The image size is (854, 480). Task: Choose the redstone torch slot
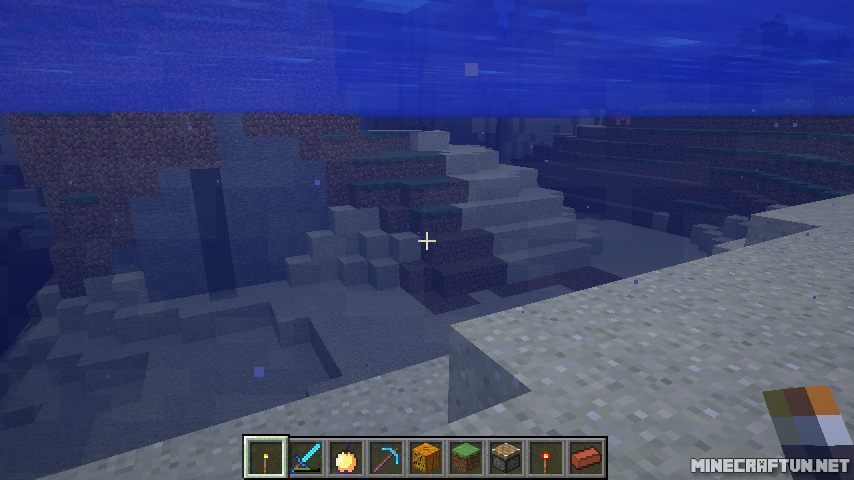click(546, 457)
